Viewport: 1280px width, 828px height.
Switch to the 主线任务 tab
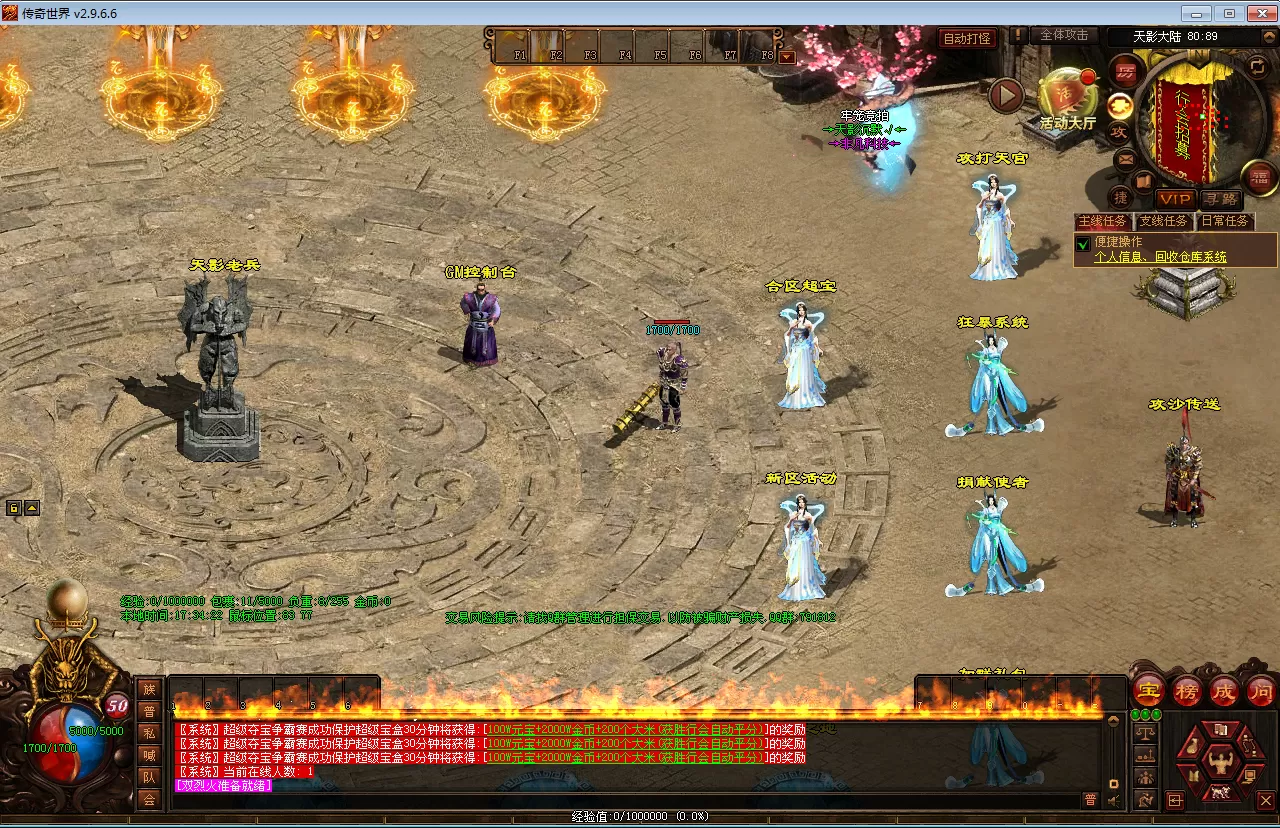click(x=1102, y=221)
